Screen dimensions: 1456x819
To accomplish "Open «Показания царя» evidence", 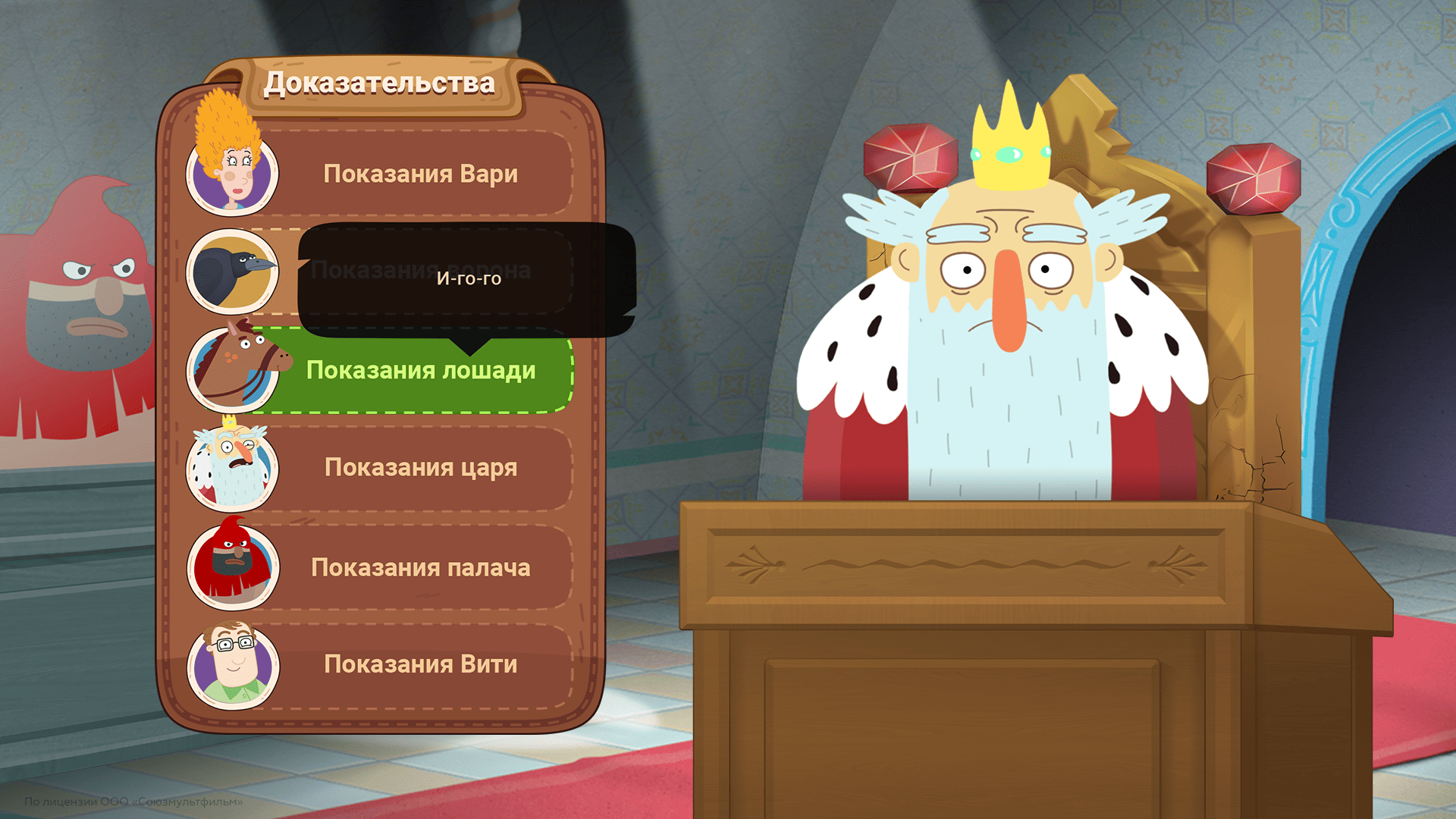I will (x=421, y=468).
